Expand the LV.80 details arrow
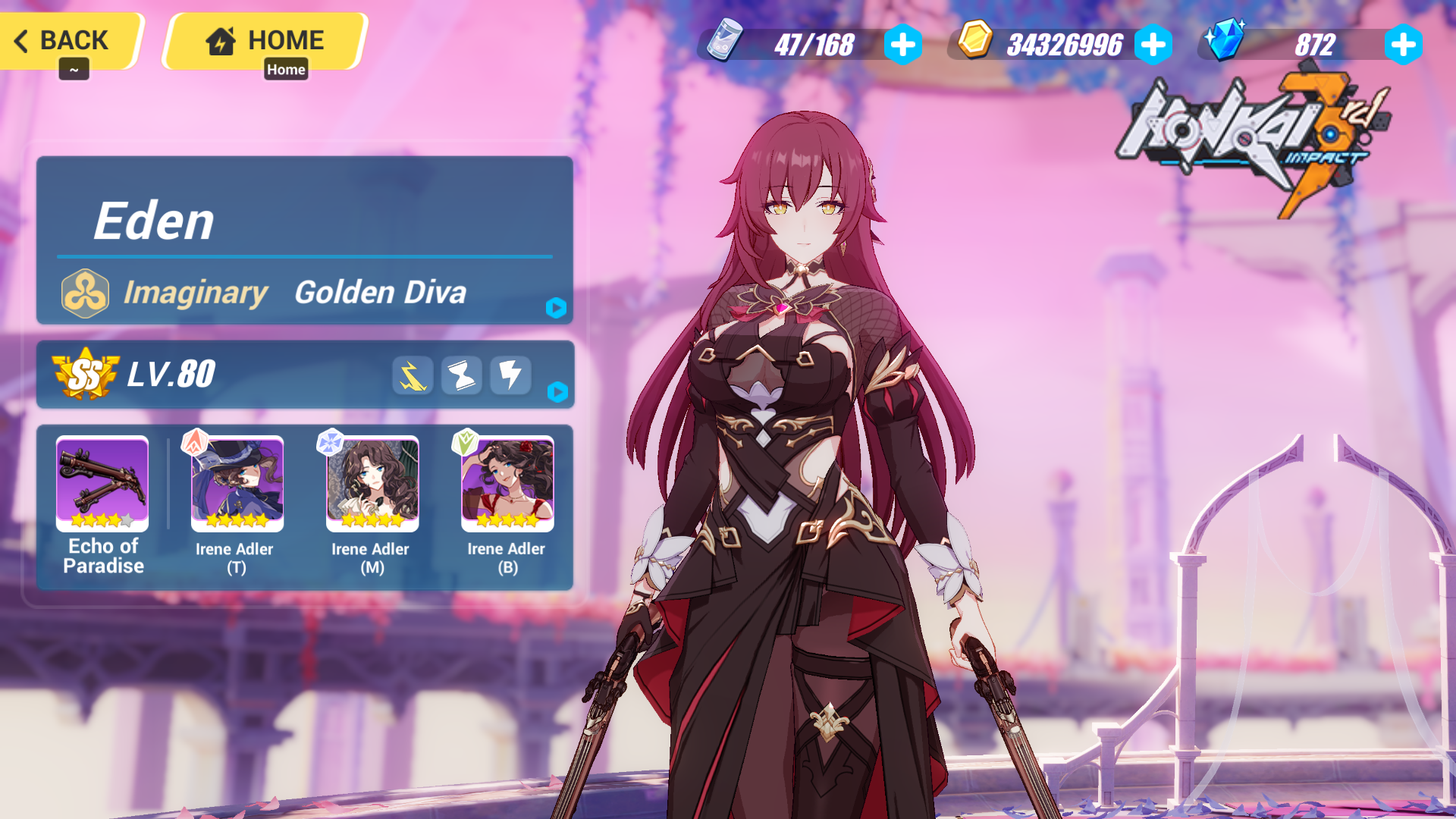1456x819 pixels. click(x=559, y=393)
